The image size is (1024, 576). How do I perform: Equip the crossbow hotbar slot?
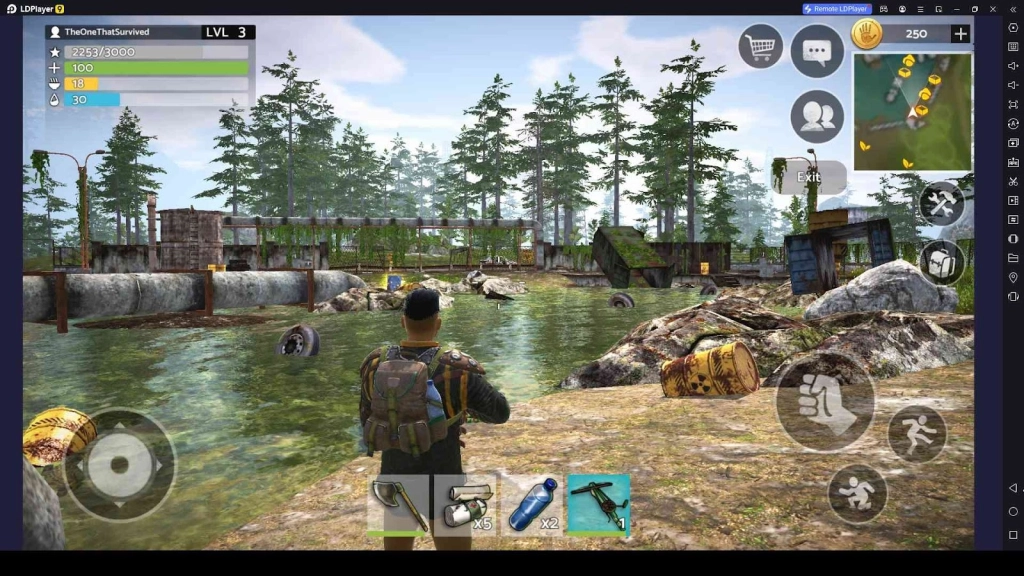[x=599, y=504]
